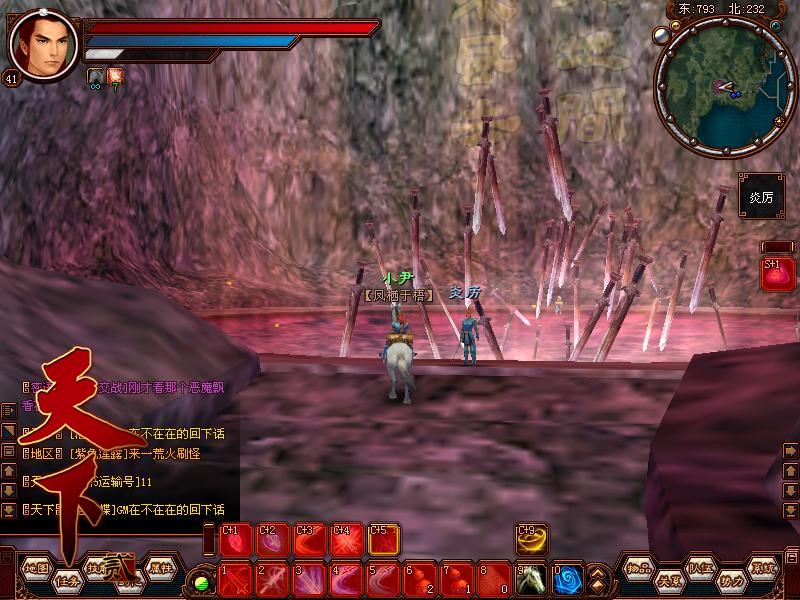Open the 物品 inventory button
Screen dimensions: 800x600
click(x=640, y=567)
